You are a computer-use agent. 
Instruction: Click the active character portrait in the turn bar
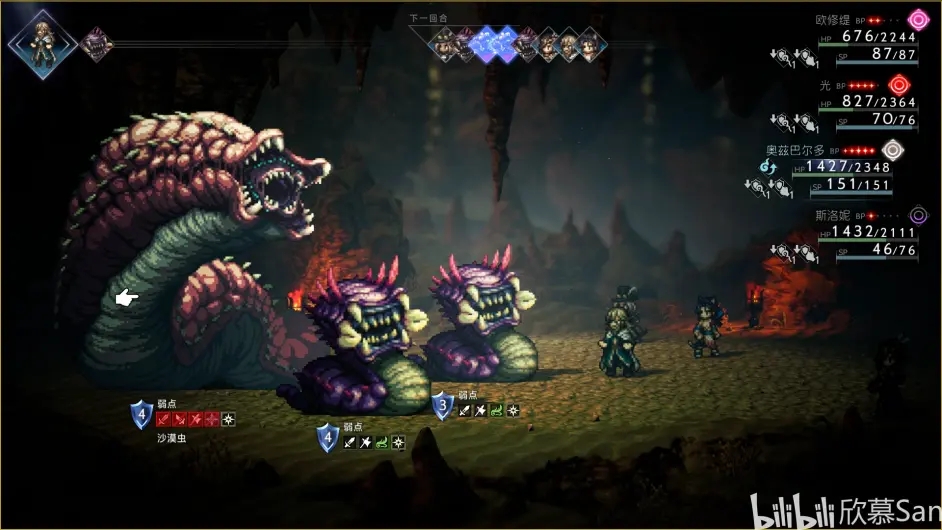pos(42,42)
